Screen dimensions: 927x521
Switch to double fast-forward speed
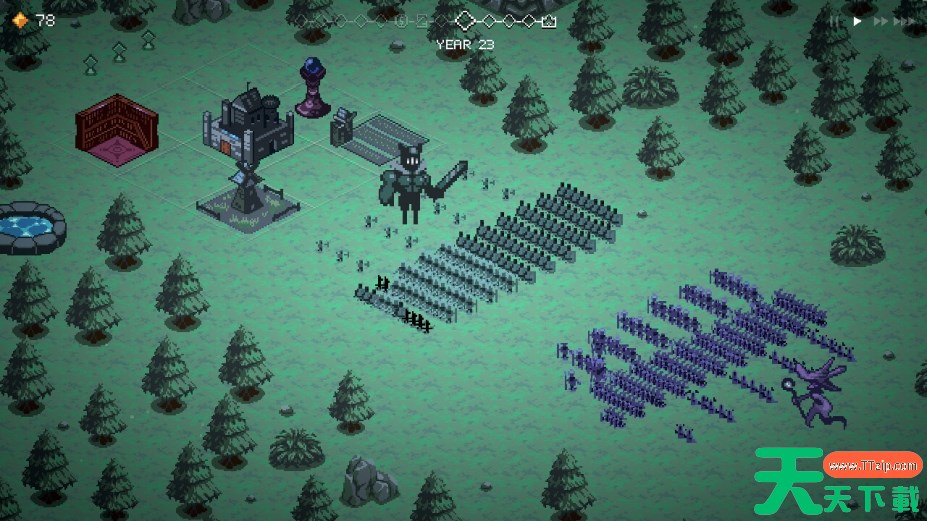pyautogui.click(x=881, y=20)
